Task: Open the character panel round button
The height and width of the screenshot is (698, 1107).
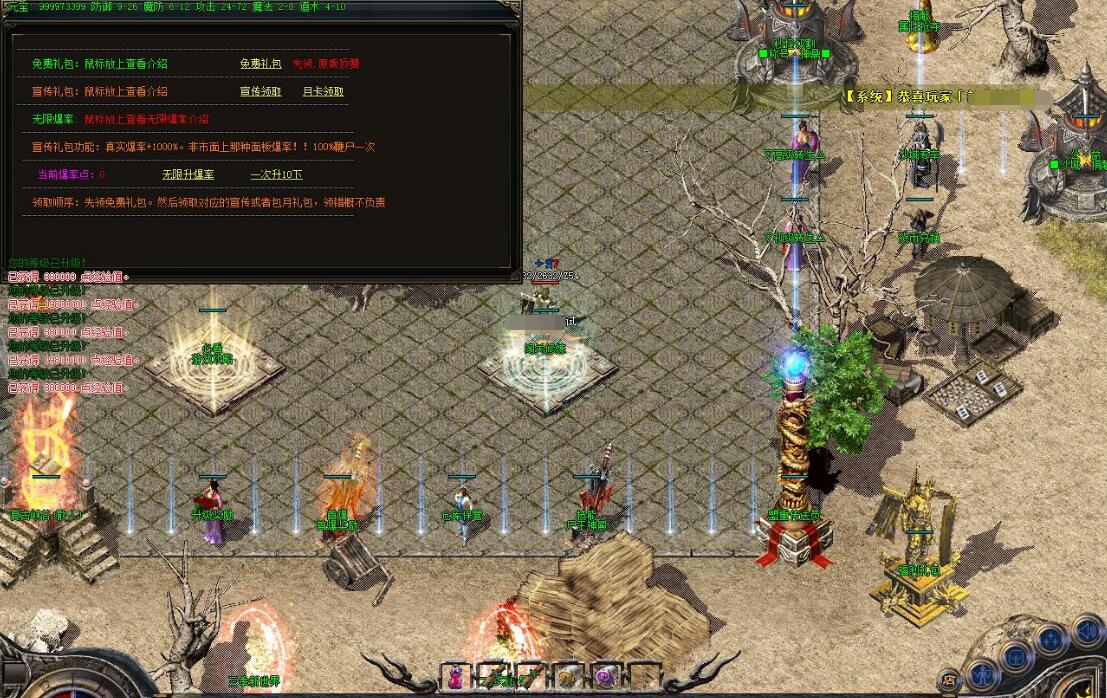Action: (x=984, y=673)
